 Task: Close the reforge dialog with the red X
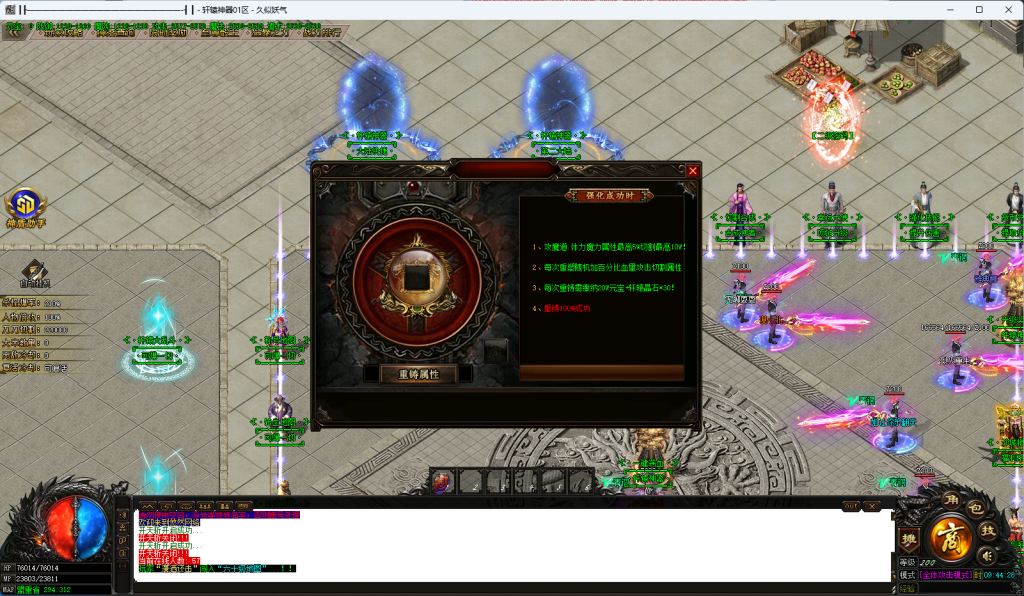click(x=692, y=171)
